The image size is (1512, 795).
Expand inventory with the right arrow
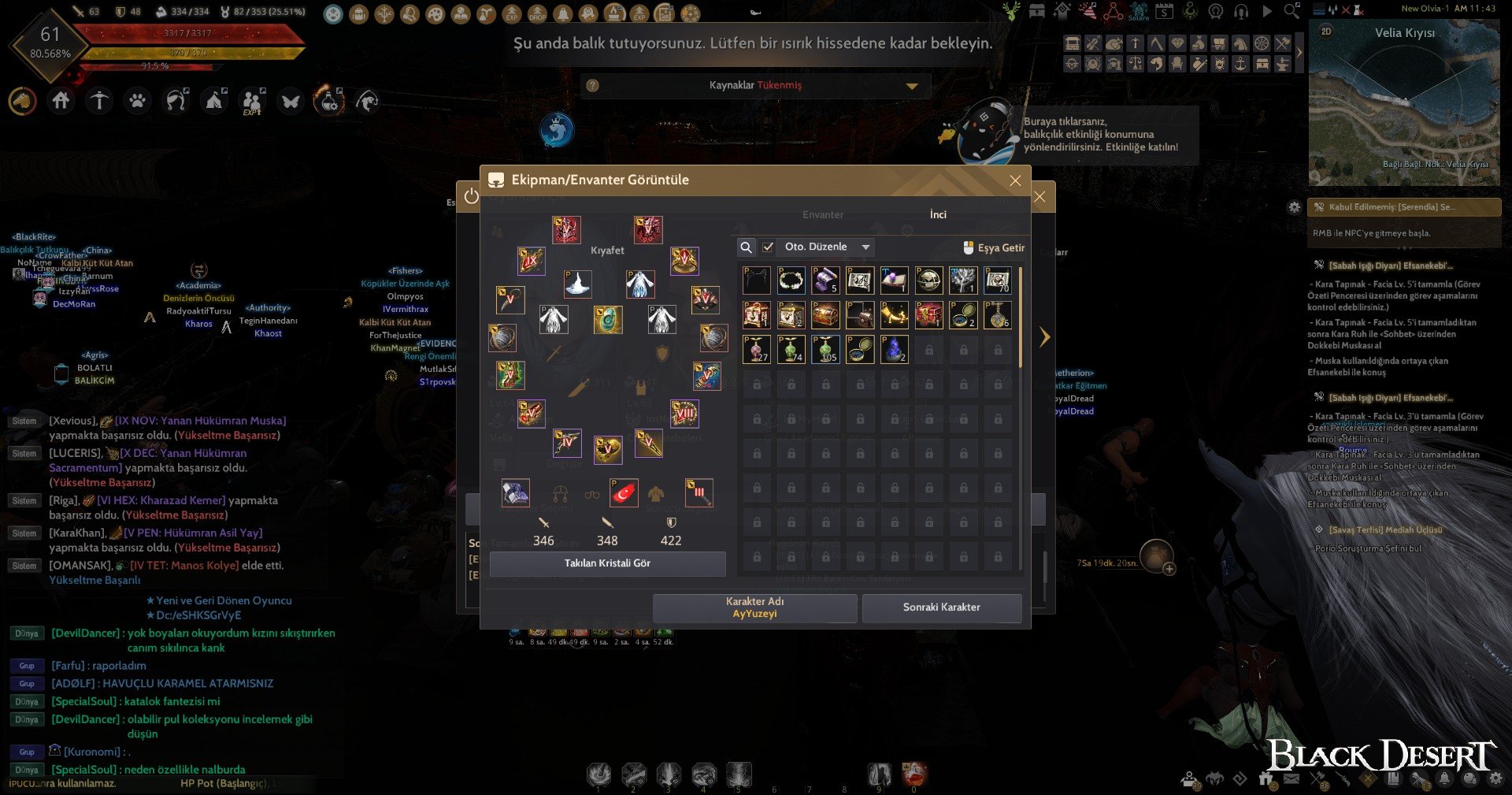(x=1044, y=337)
